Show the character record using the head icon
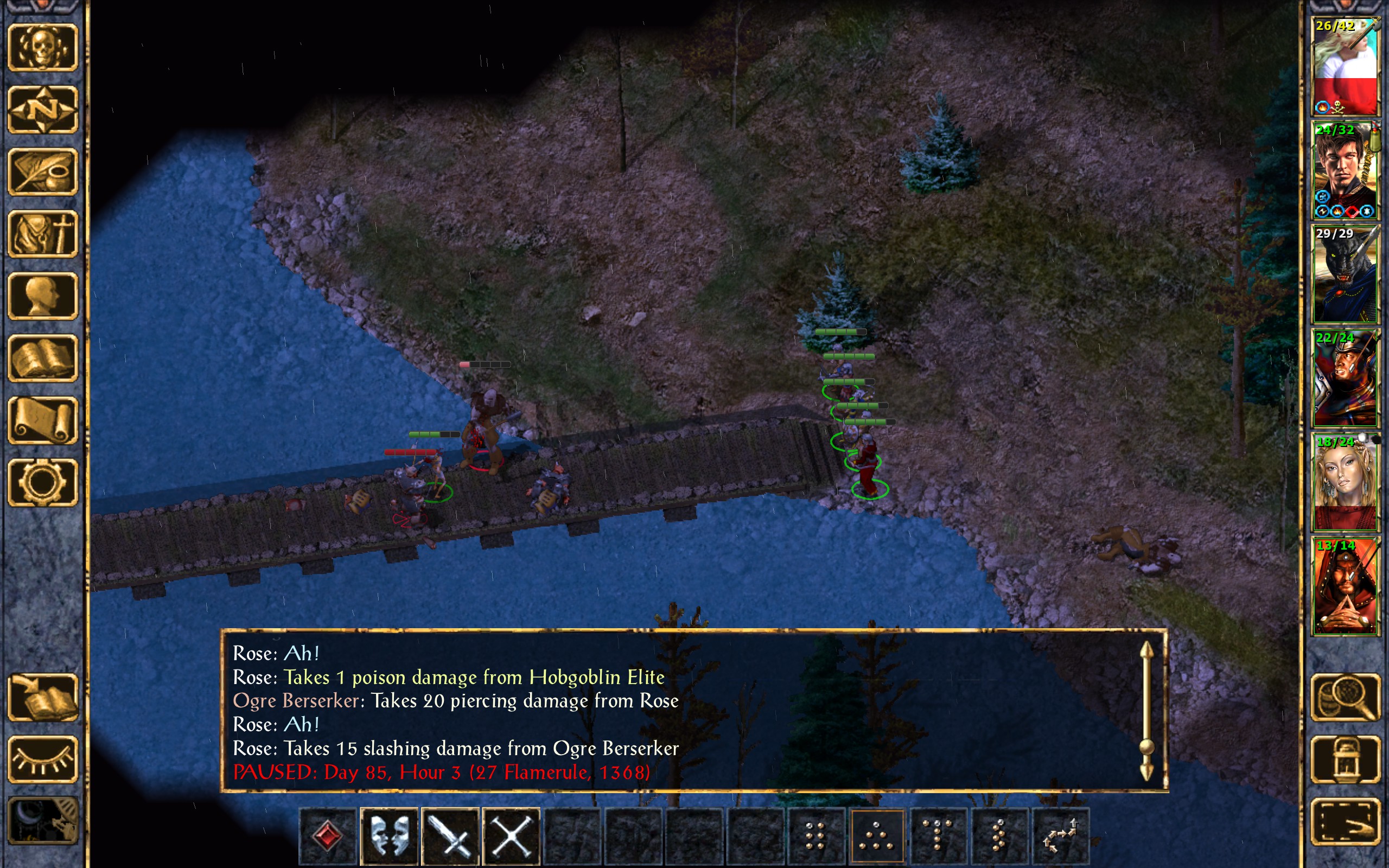Viewport: 1389px width, 868px height. click(x=43, y=296)
